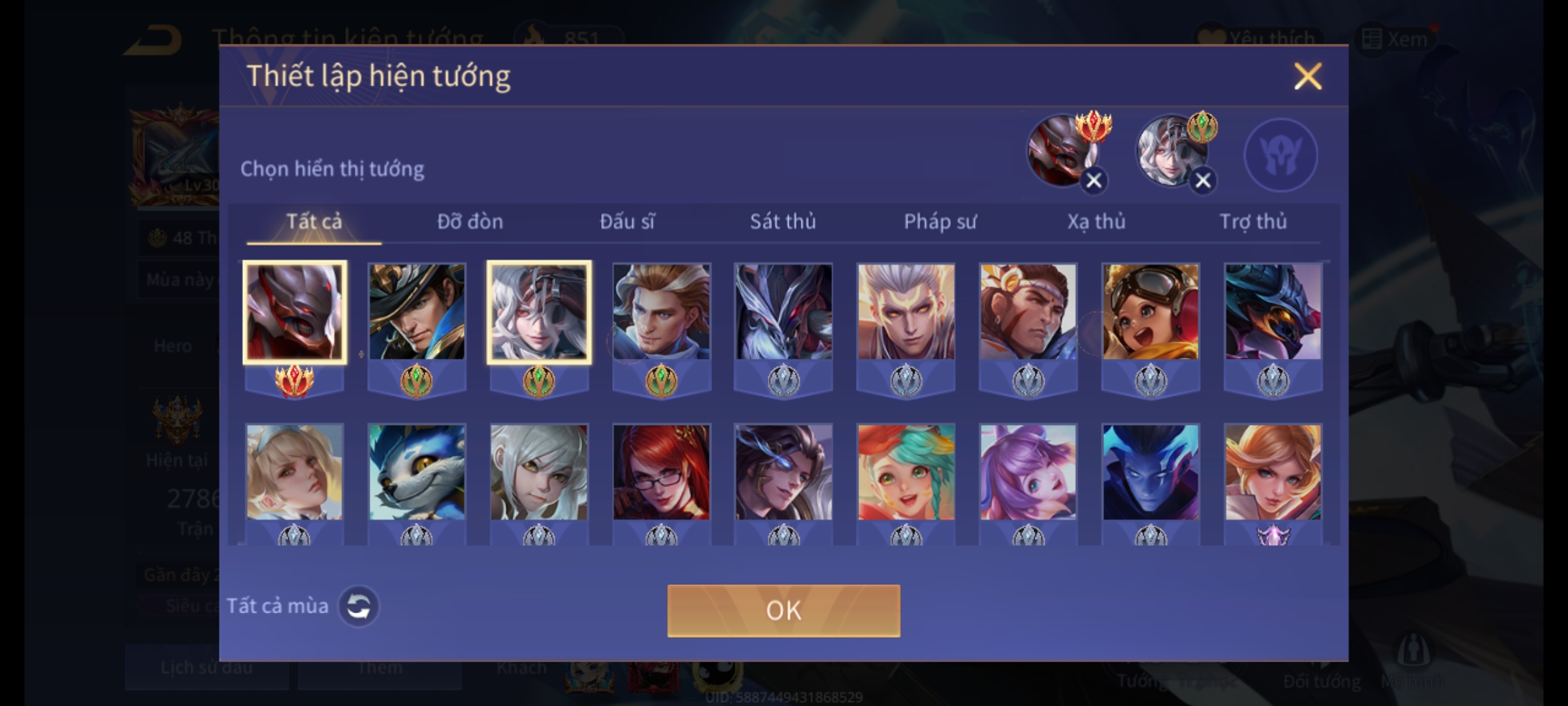Remove the red-armored hero from display slots
The image size is (1568, 706).
[1094, 180]
